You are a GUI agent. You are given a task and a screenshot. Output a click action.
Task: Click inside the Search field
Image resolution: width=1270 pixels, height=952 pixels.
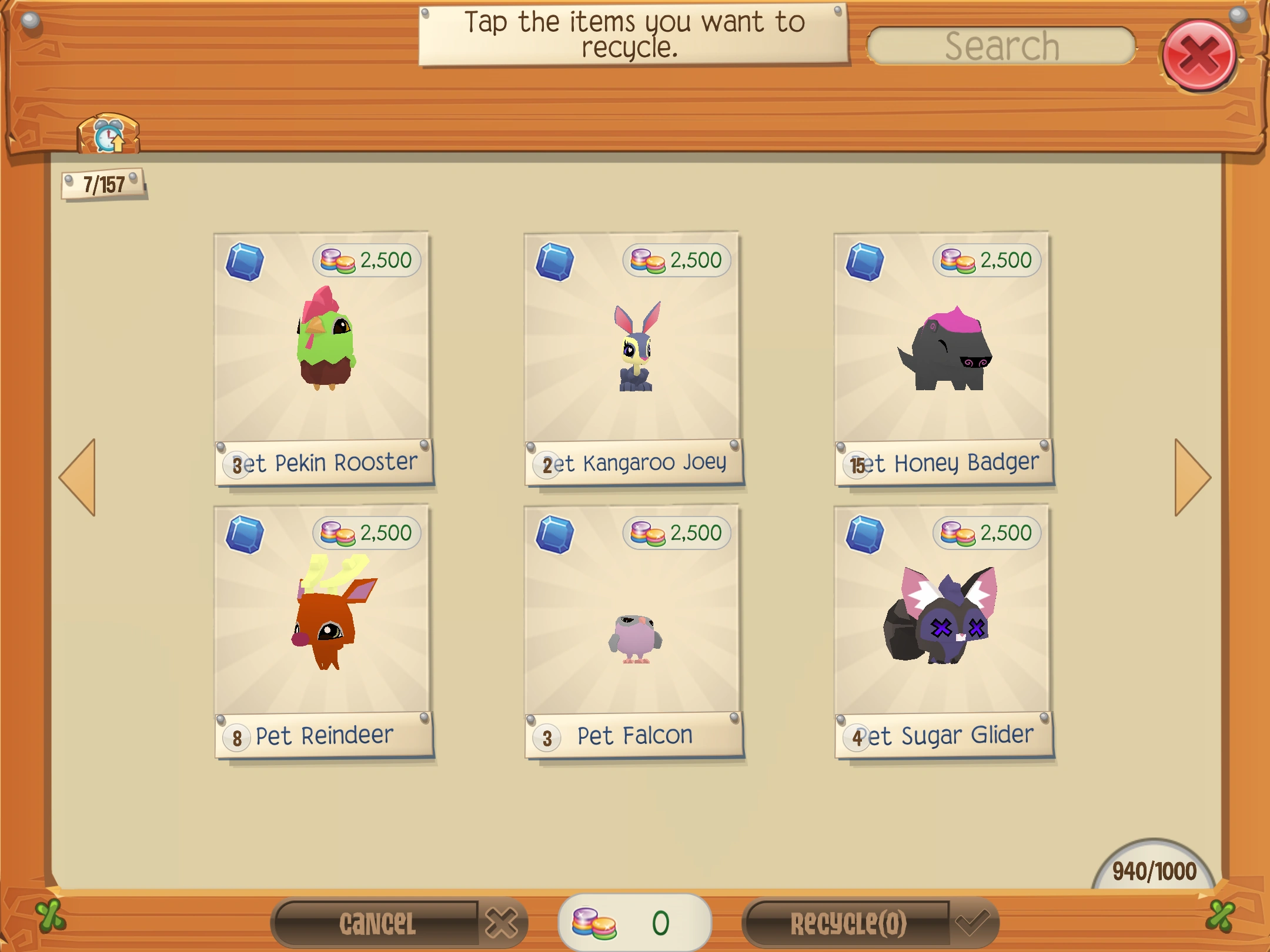click(x=1001, y=45)
